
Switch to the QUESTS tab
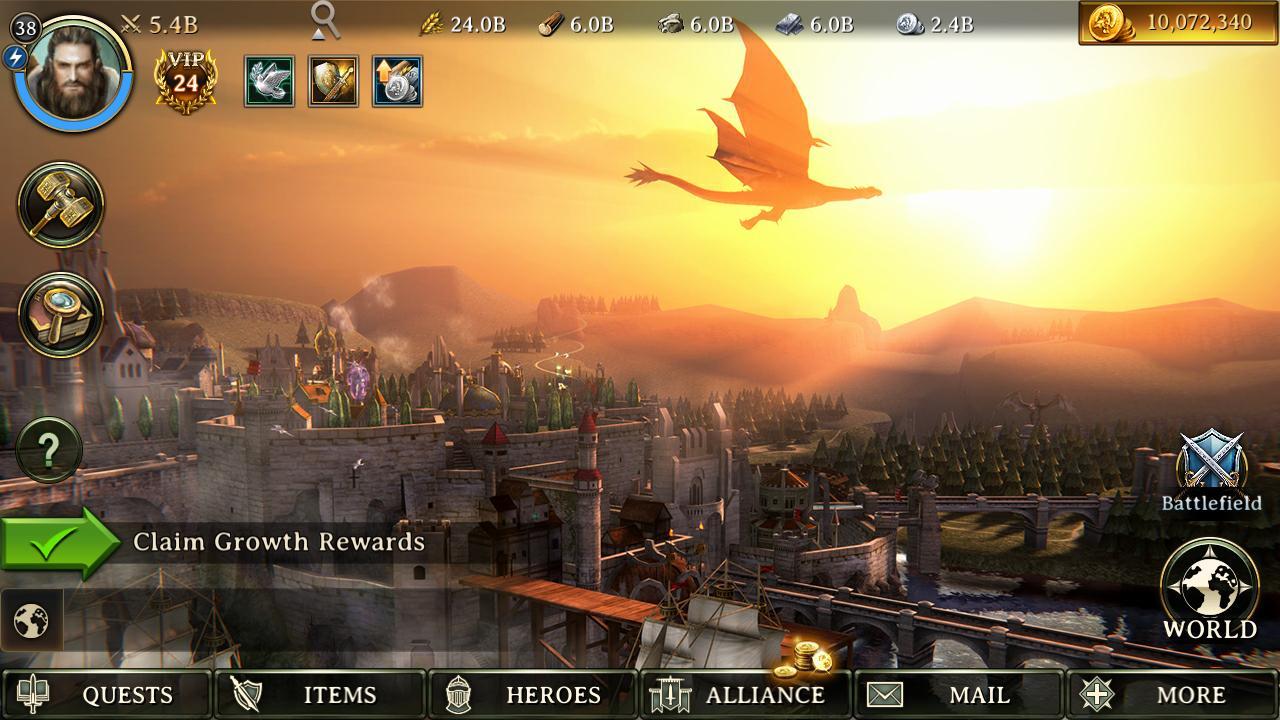tap(105, 694)
